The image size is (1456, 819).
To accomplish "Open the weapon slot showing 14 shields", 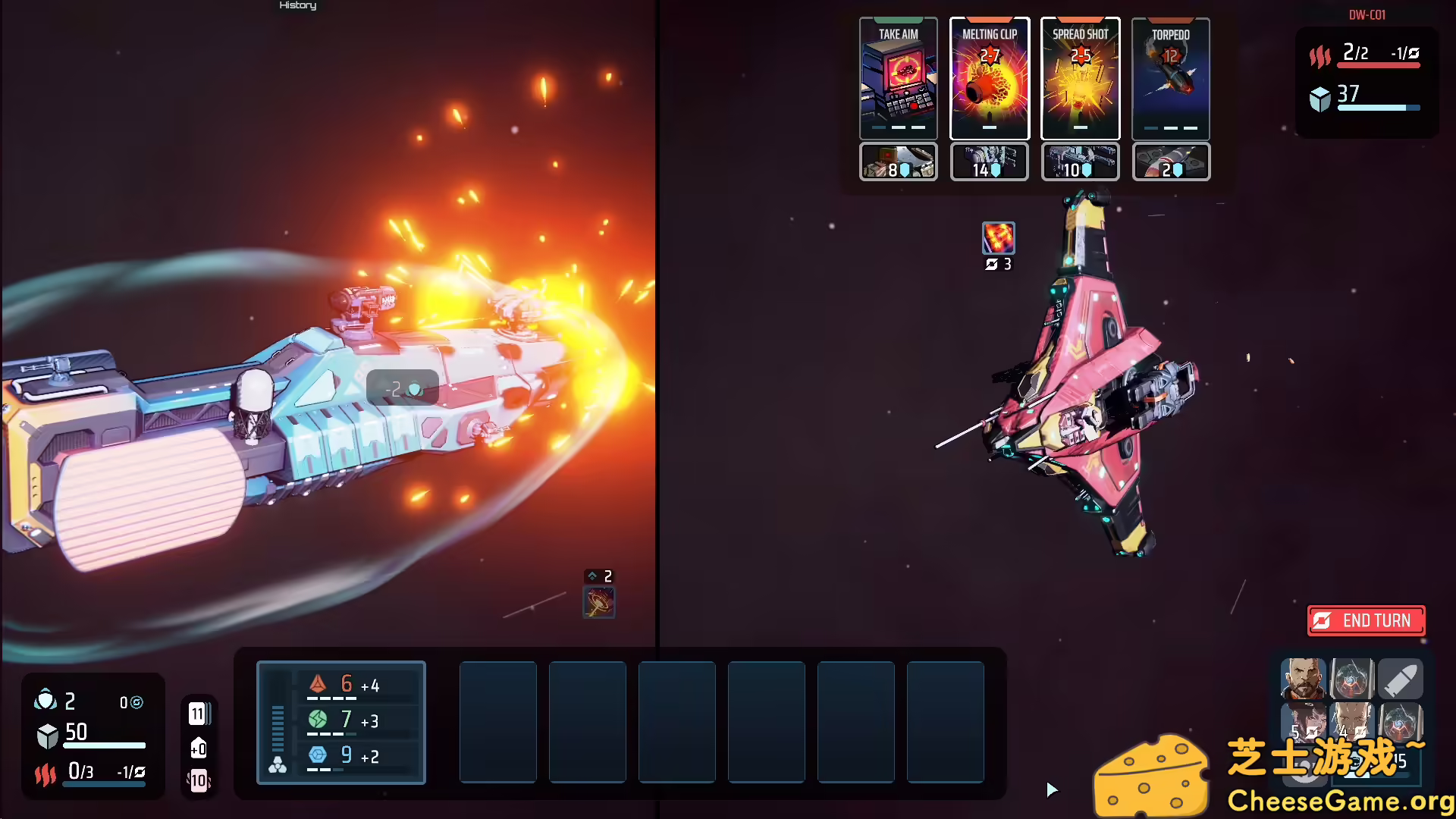I will coord(989,162).
